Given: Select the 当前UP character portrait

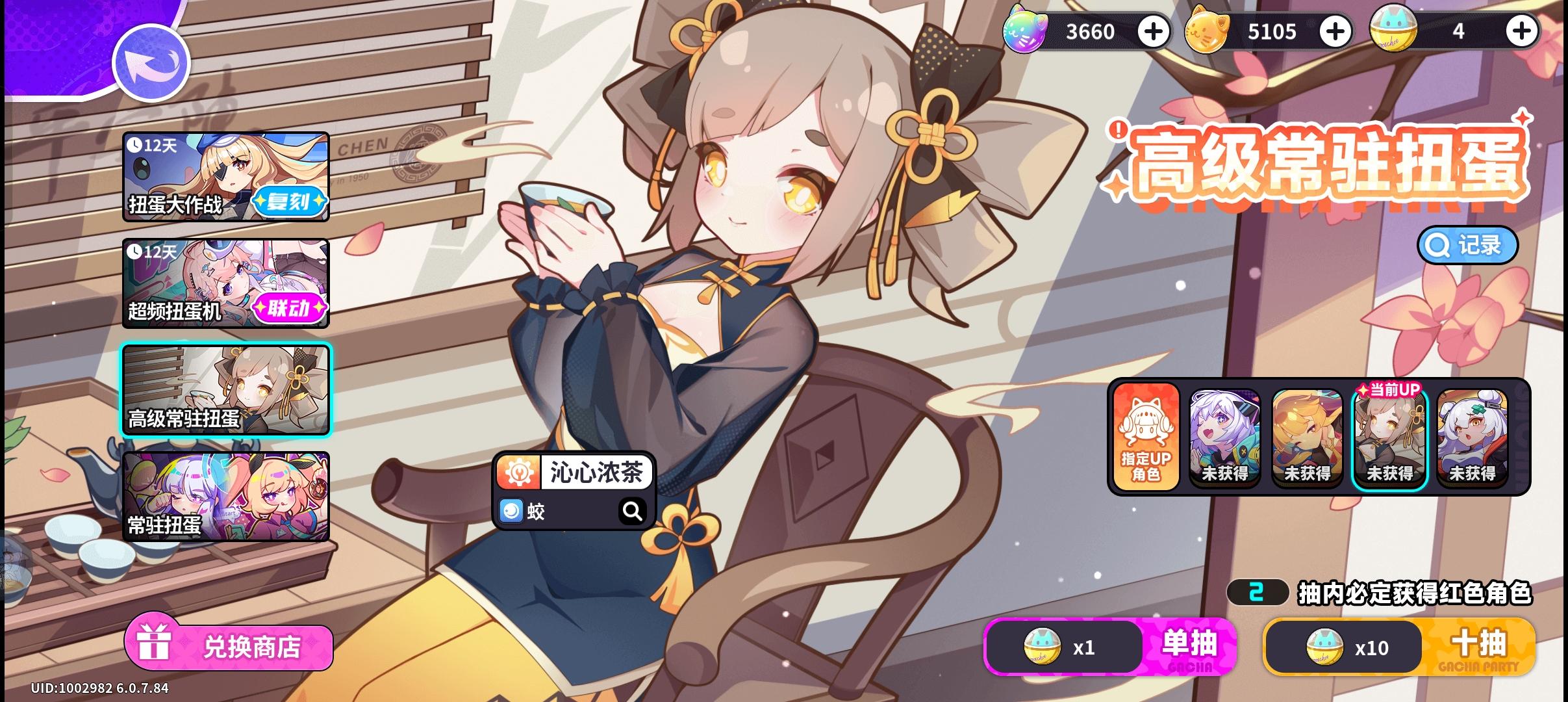Looking at the screenshot, I should tap(1391, 441).
